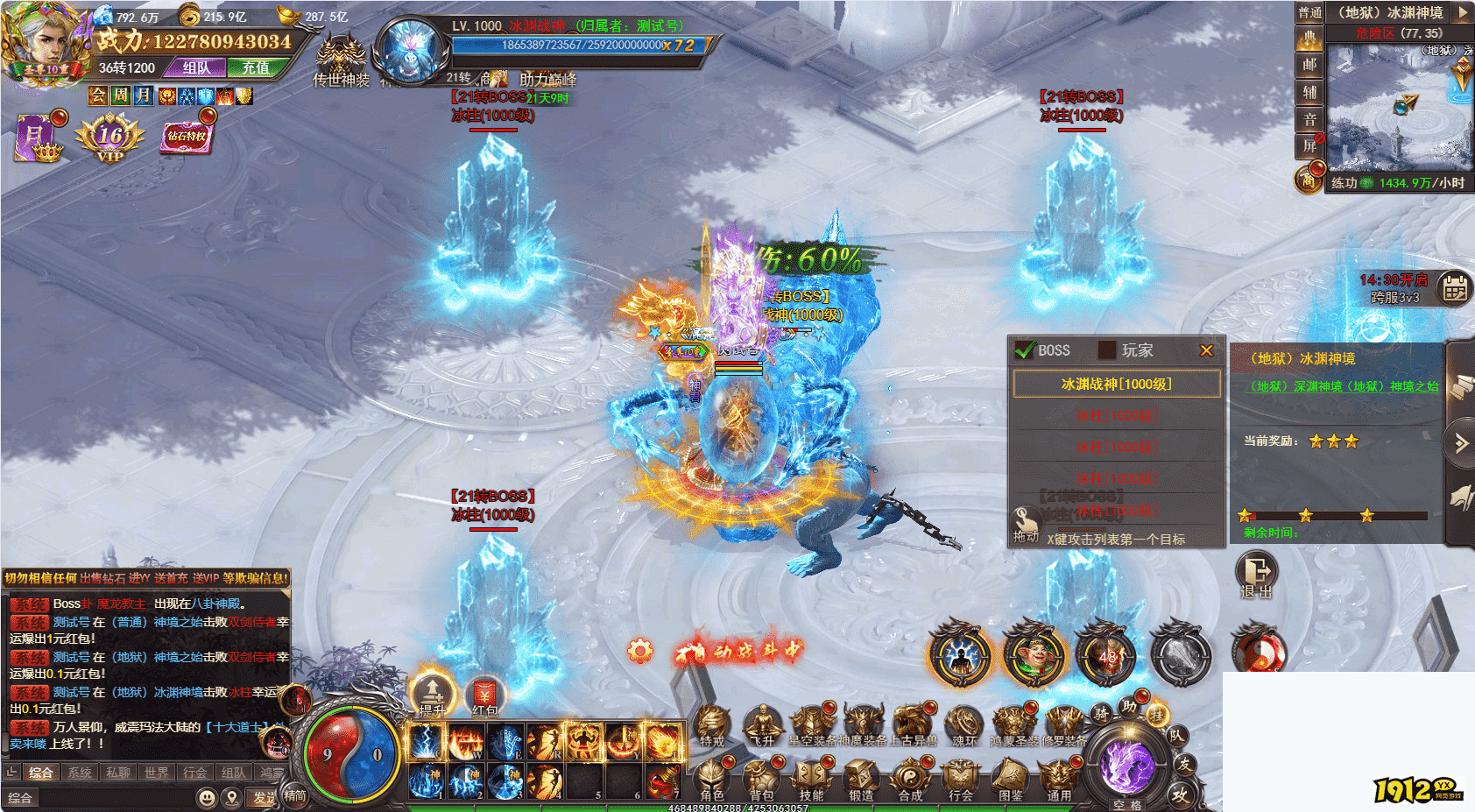Close the BOSS target list panel
The width and height of the screenshot is (1475, 812).
[x=1206, y=350]
